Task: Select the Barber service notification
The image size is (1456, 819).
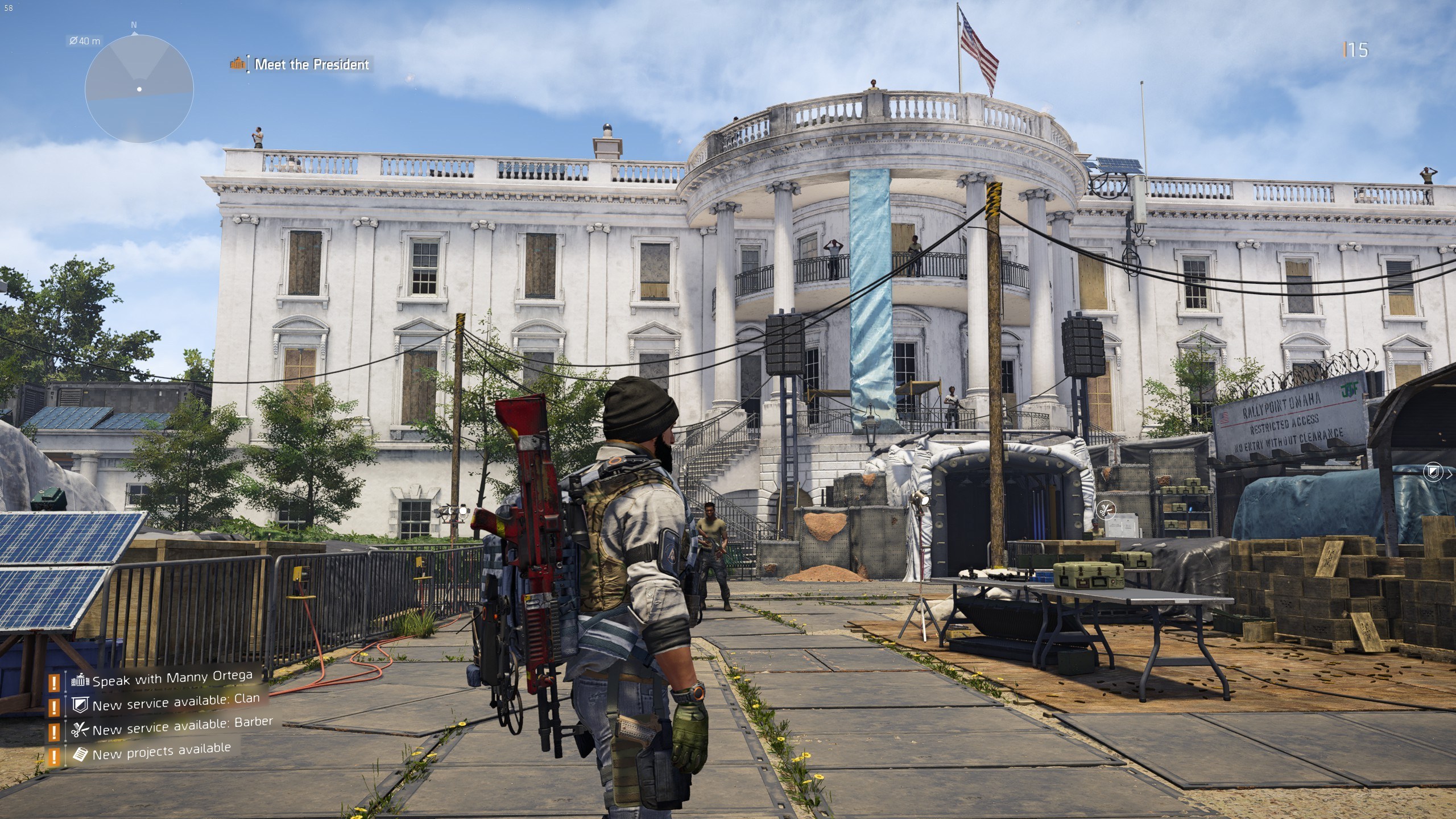Action: pyautogui.click(x=182, y=727)
